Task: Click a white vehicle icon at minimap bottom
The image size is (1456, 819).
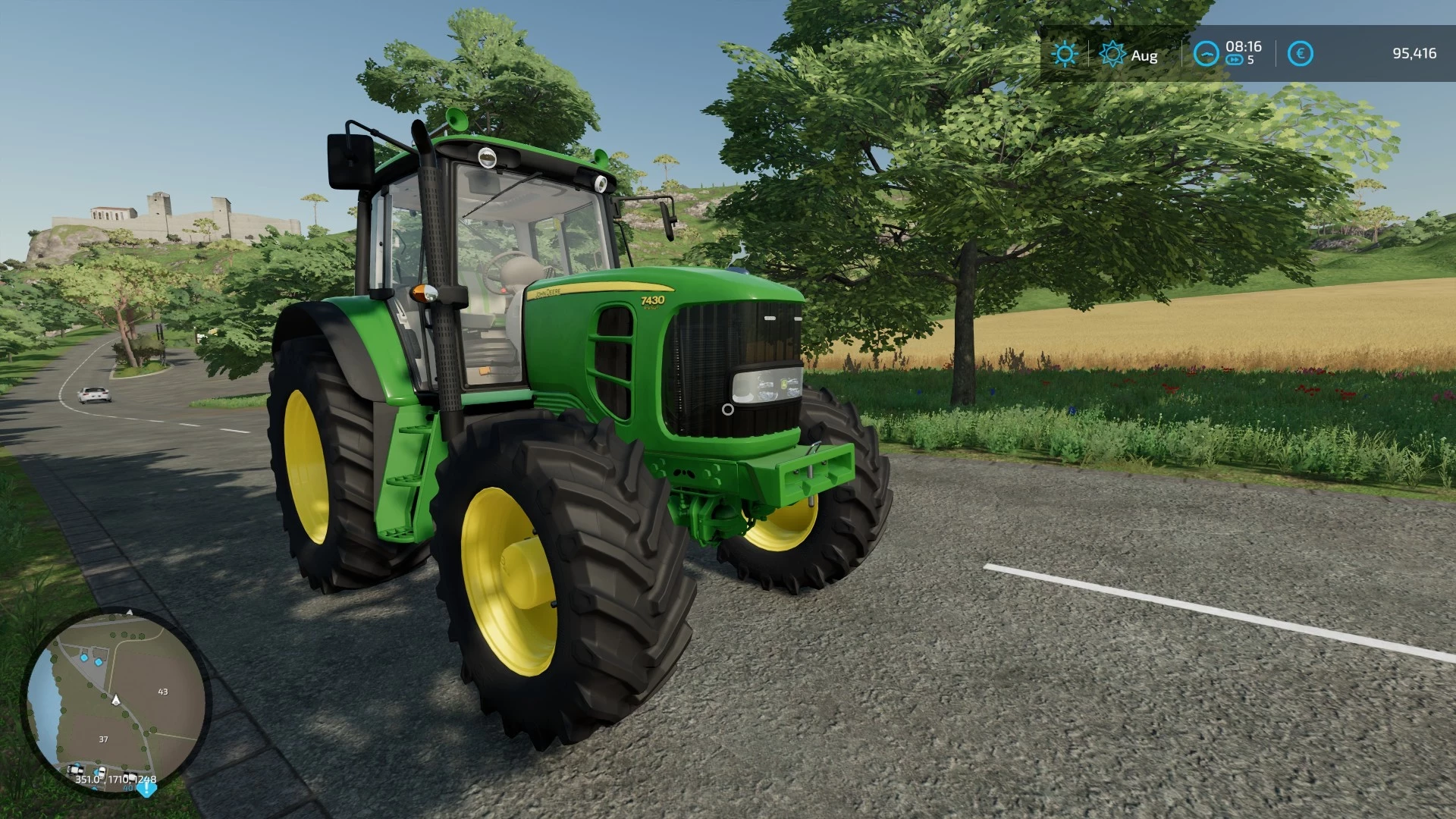Action: (76, 770)
